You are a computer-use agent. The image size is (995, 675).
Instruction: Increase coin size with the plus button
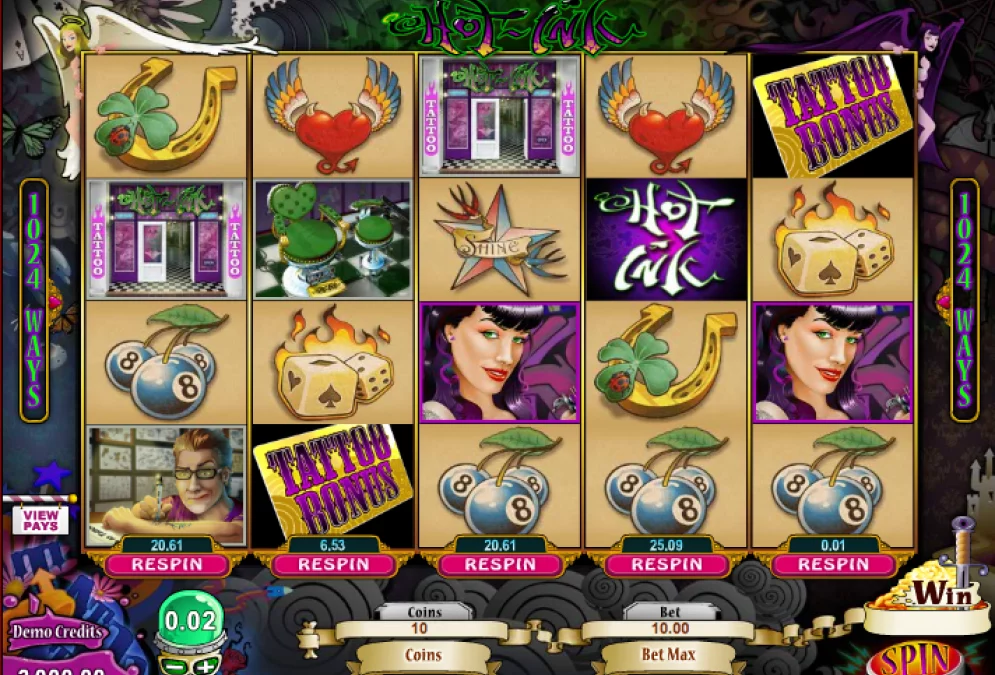[x=205, y=665]
